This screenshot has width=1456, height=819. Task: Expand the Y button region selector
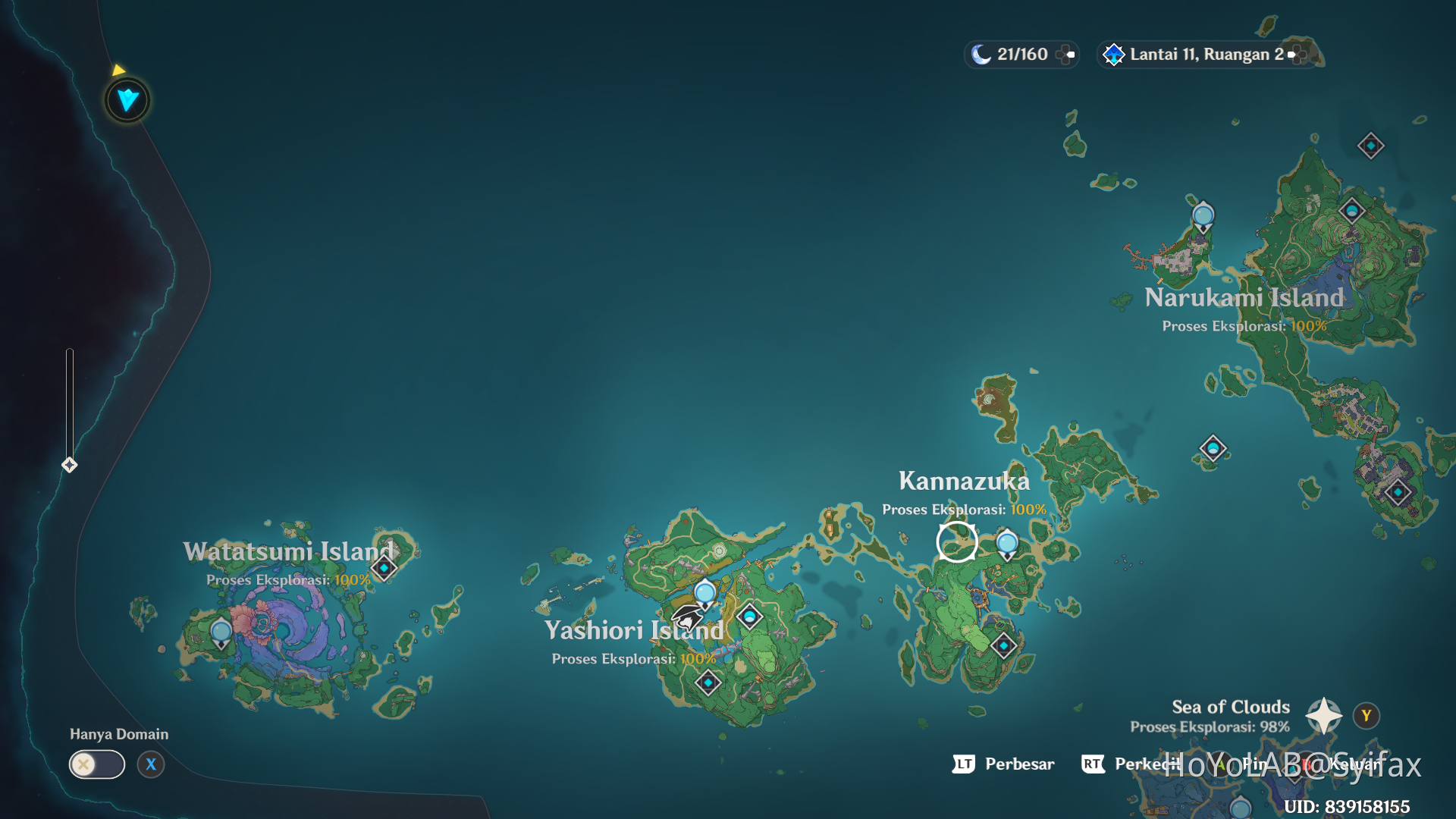click(1365, 714)
